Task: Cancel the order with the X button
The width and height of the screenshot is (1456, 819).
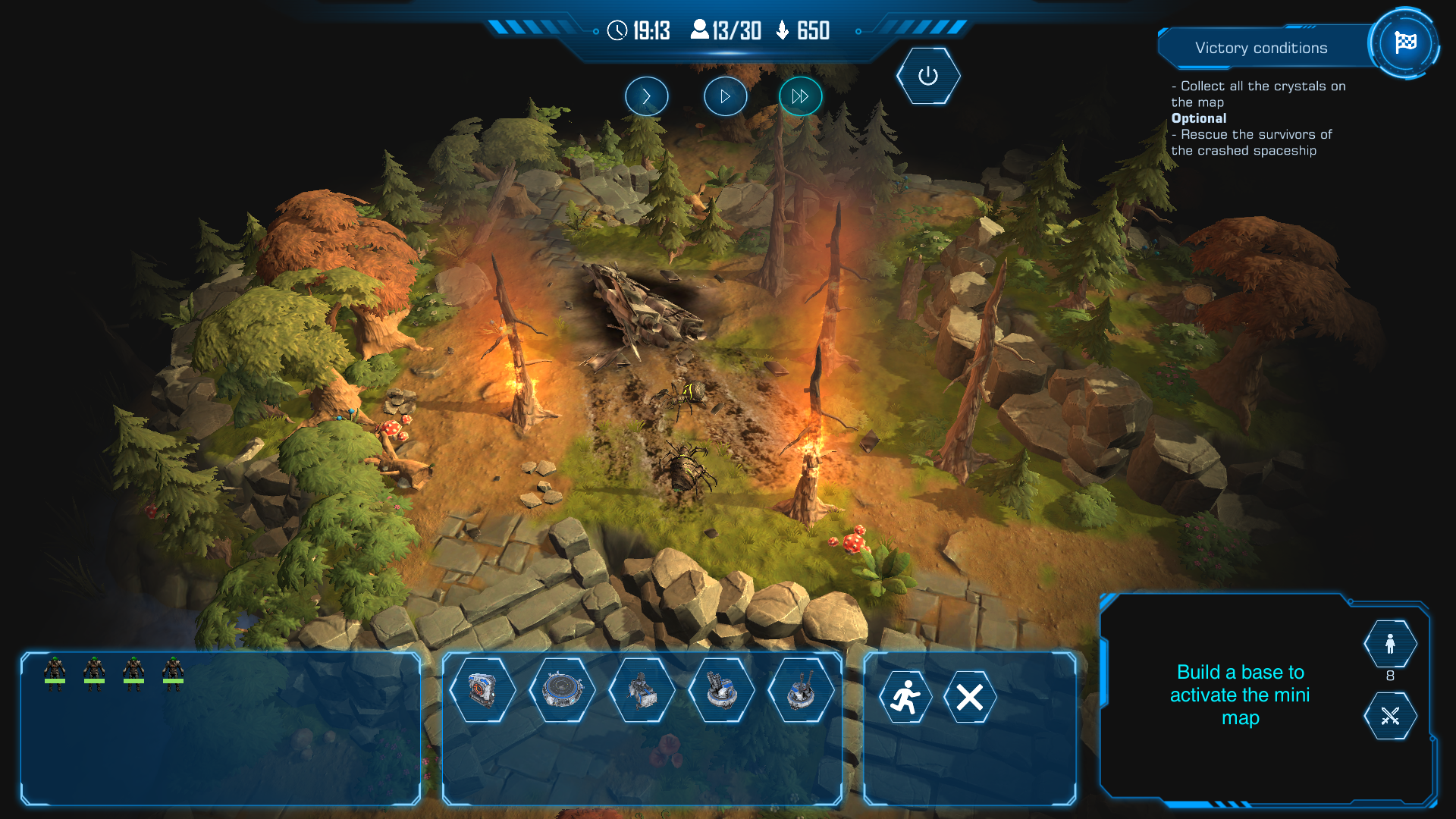Action: click(x=969, y=697)
